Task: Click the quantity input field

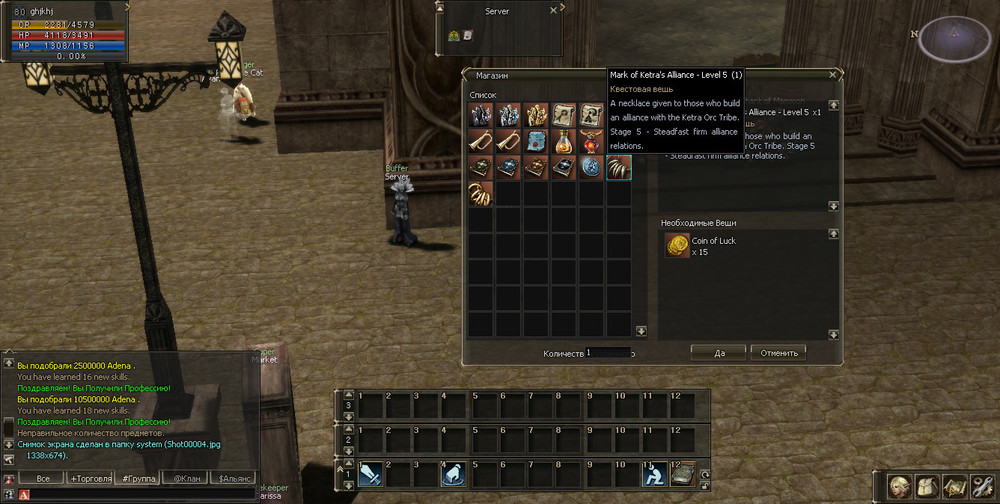Action: coord(608,353)
